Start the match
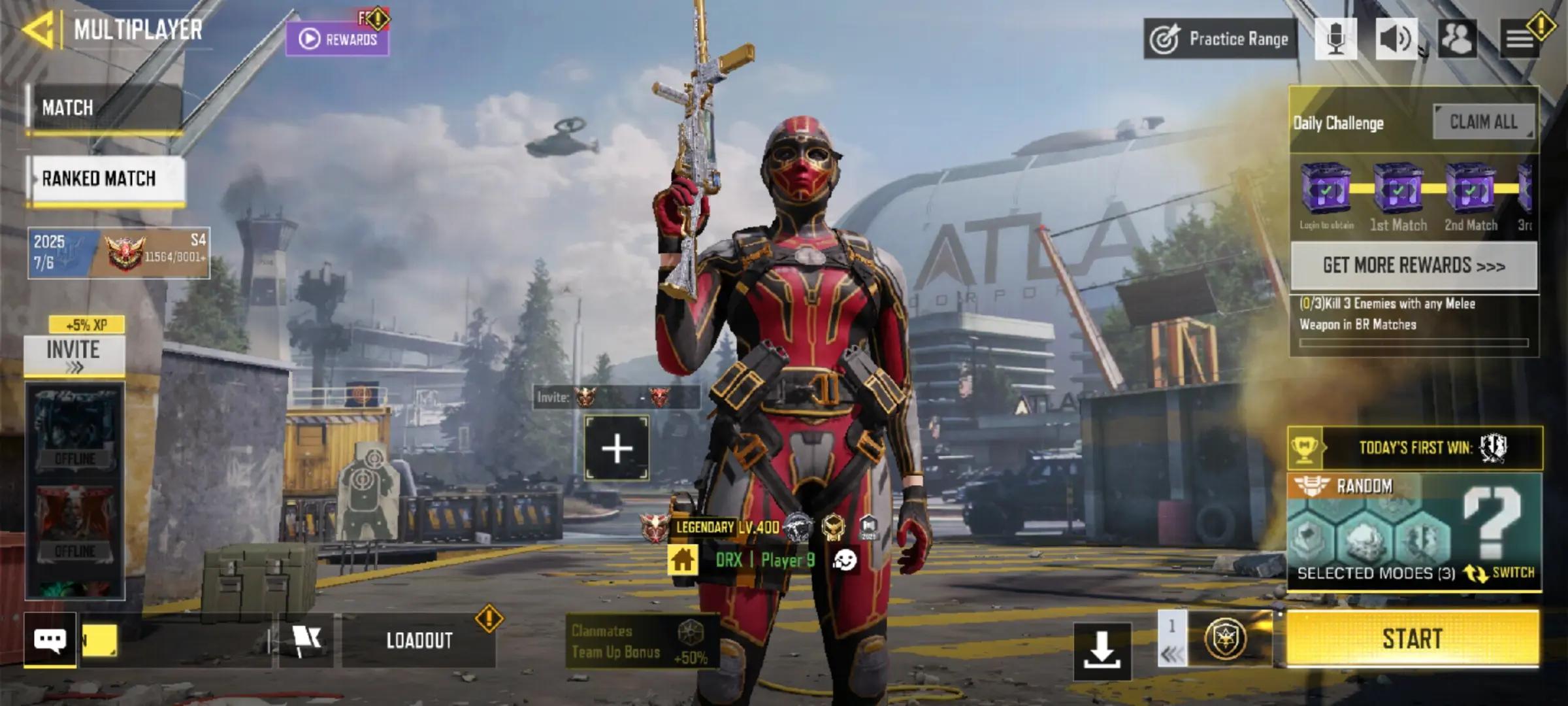The width and height of the screenshot is (1568, 706). click(x=1413, y=639)
